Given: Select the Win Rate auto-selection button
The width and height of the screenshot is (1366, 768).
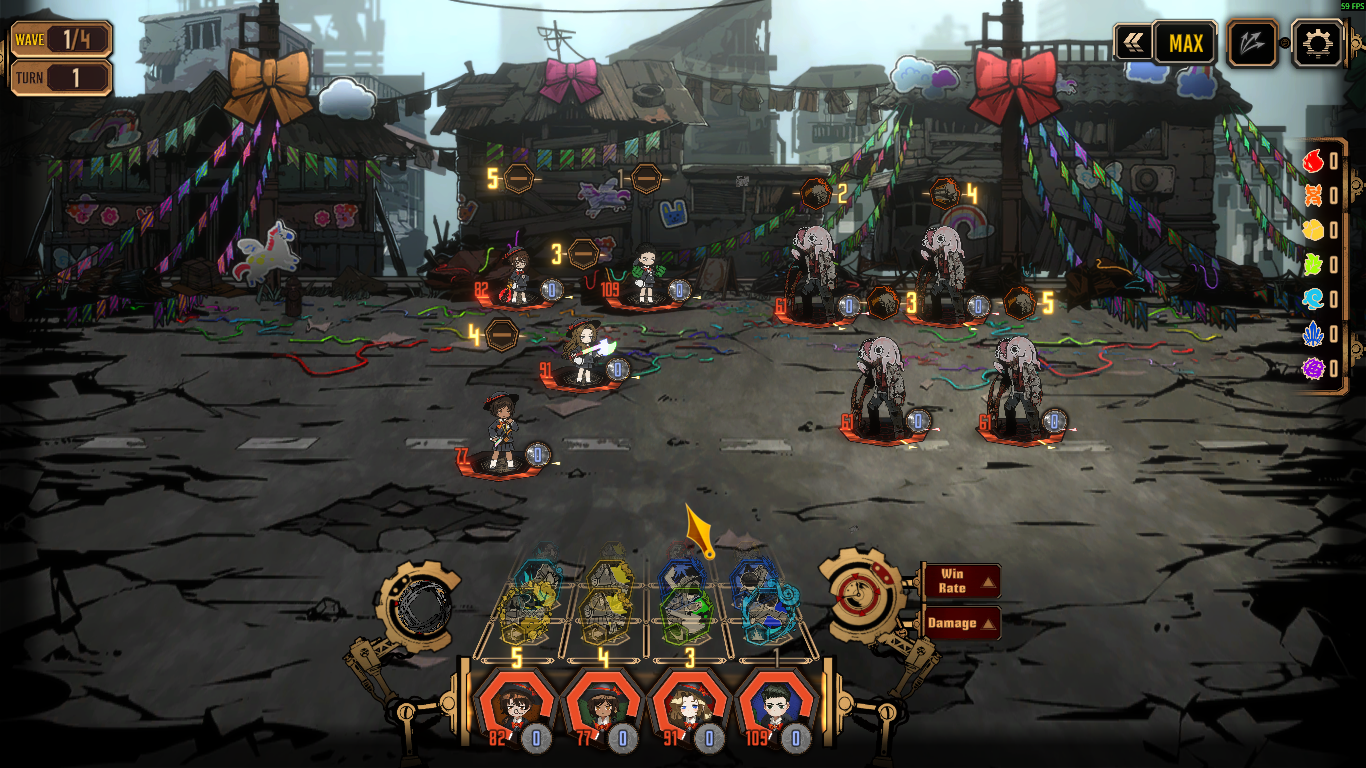Looking at the screenshot, I should [961, 581].
